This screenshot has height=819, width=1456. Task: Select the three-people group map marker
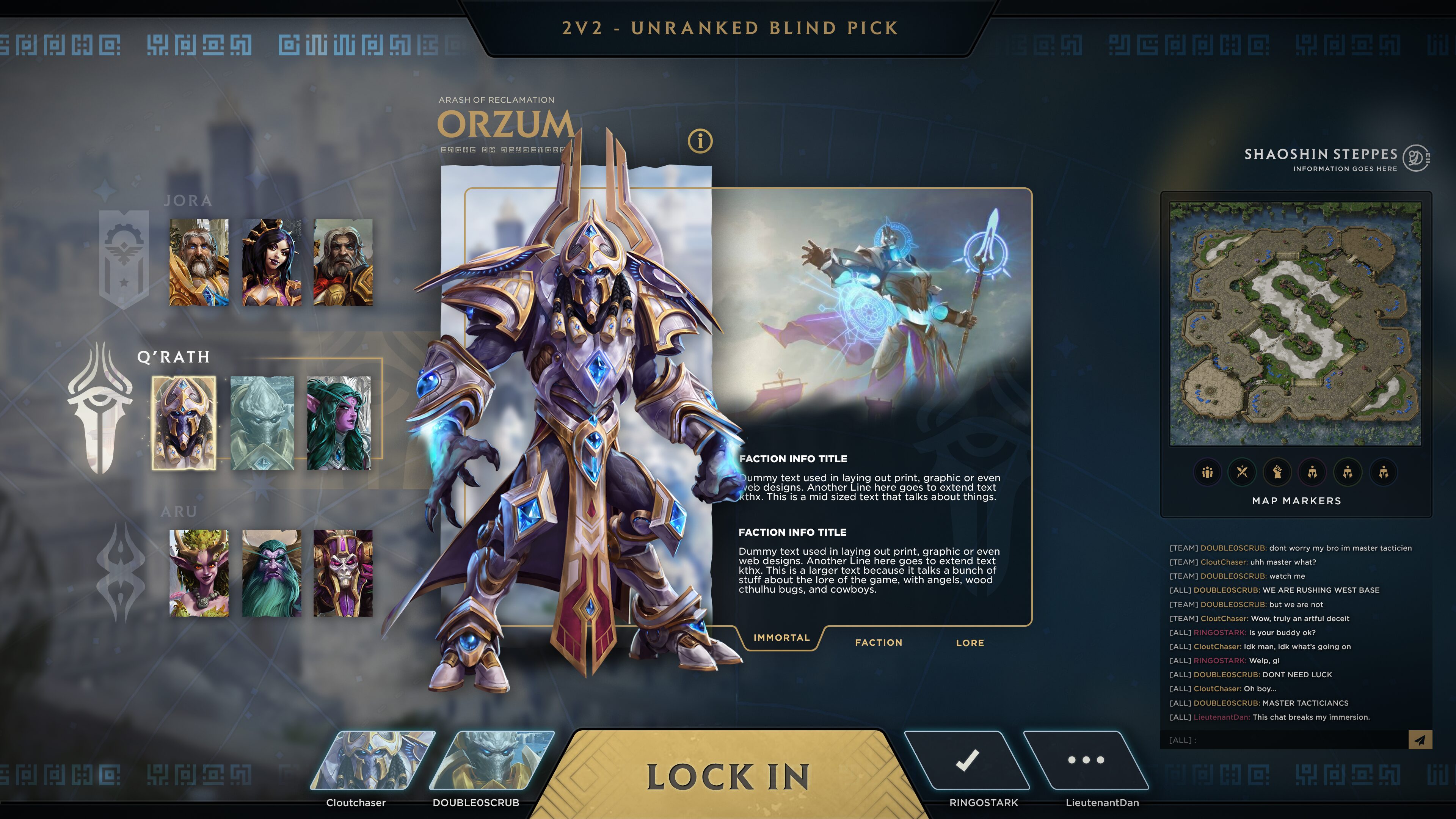tap(1207, 472)
